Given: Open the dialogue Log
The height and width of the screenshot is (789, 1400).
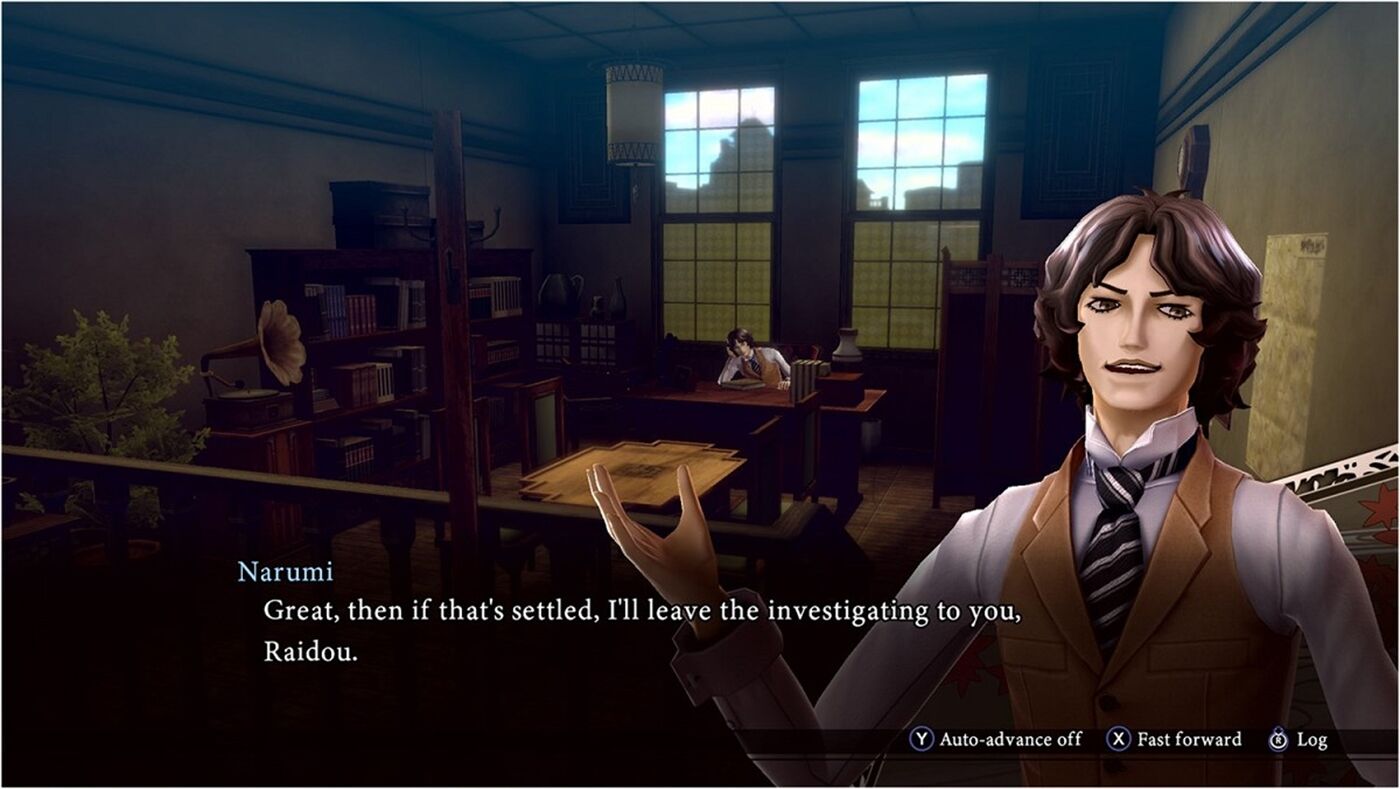Looking at the screenshot, I should pyautogui.click(x=1298, y=740).
